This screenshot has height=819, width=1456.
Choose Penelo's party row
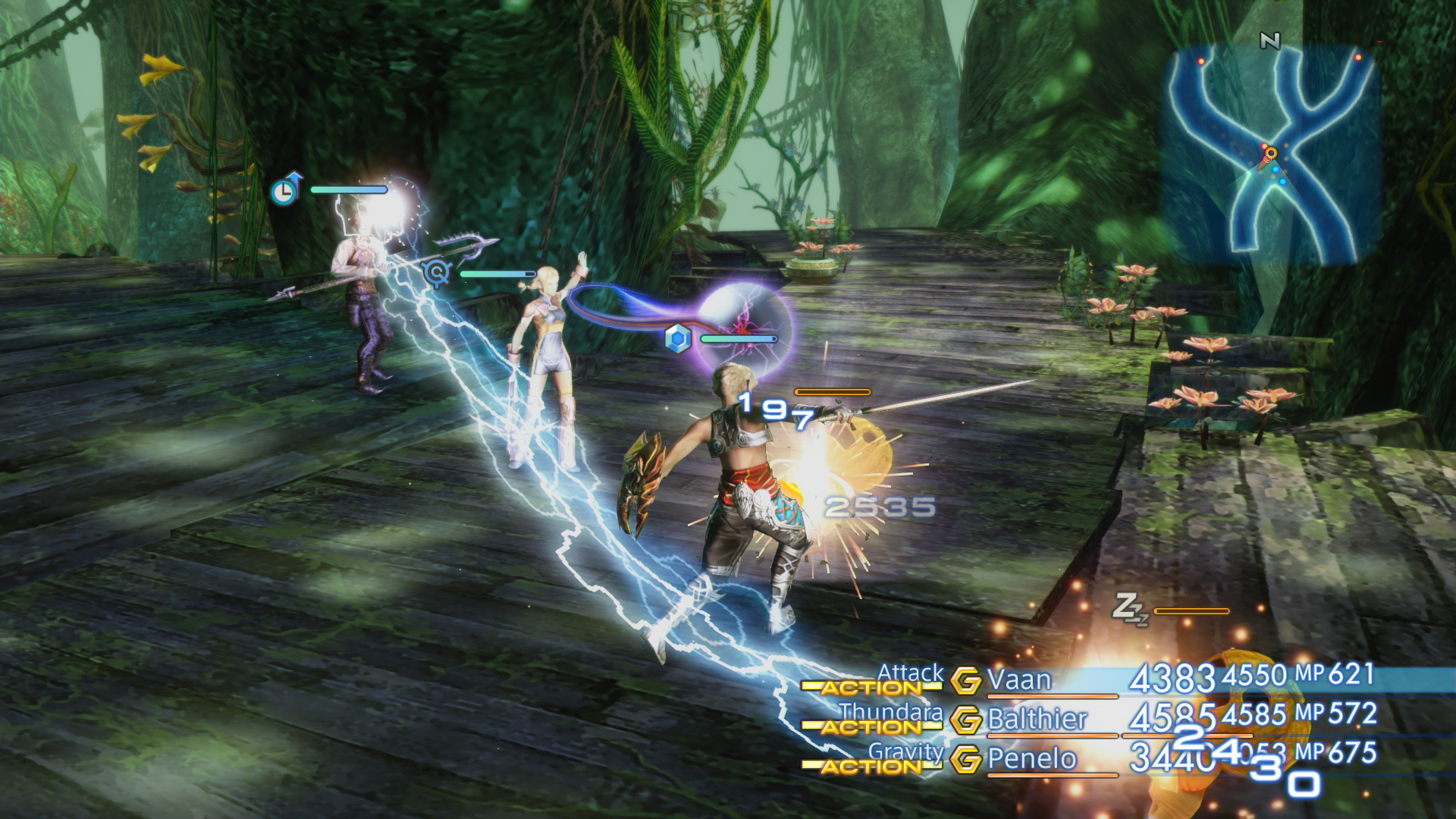pyautogui.click(x=1032, y=758)
